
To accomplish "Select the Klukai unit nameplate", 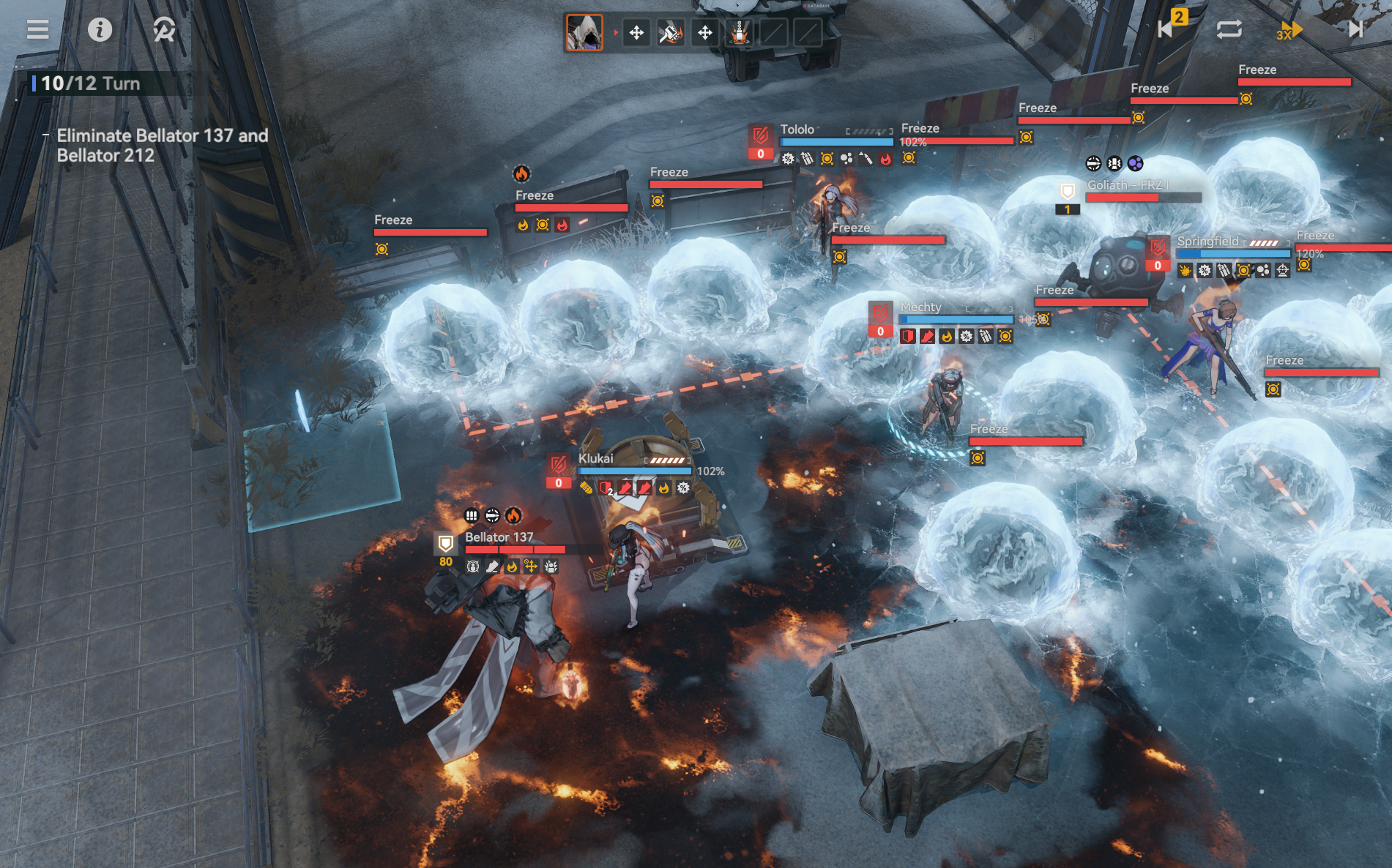I will coord(596,459).
